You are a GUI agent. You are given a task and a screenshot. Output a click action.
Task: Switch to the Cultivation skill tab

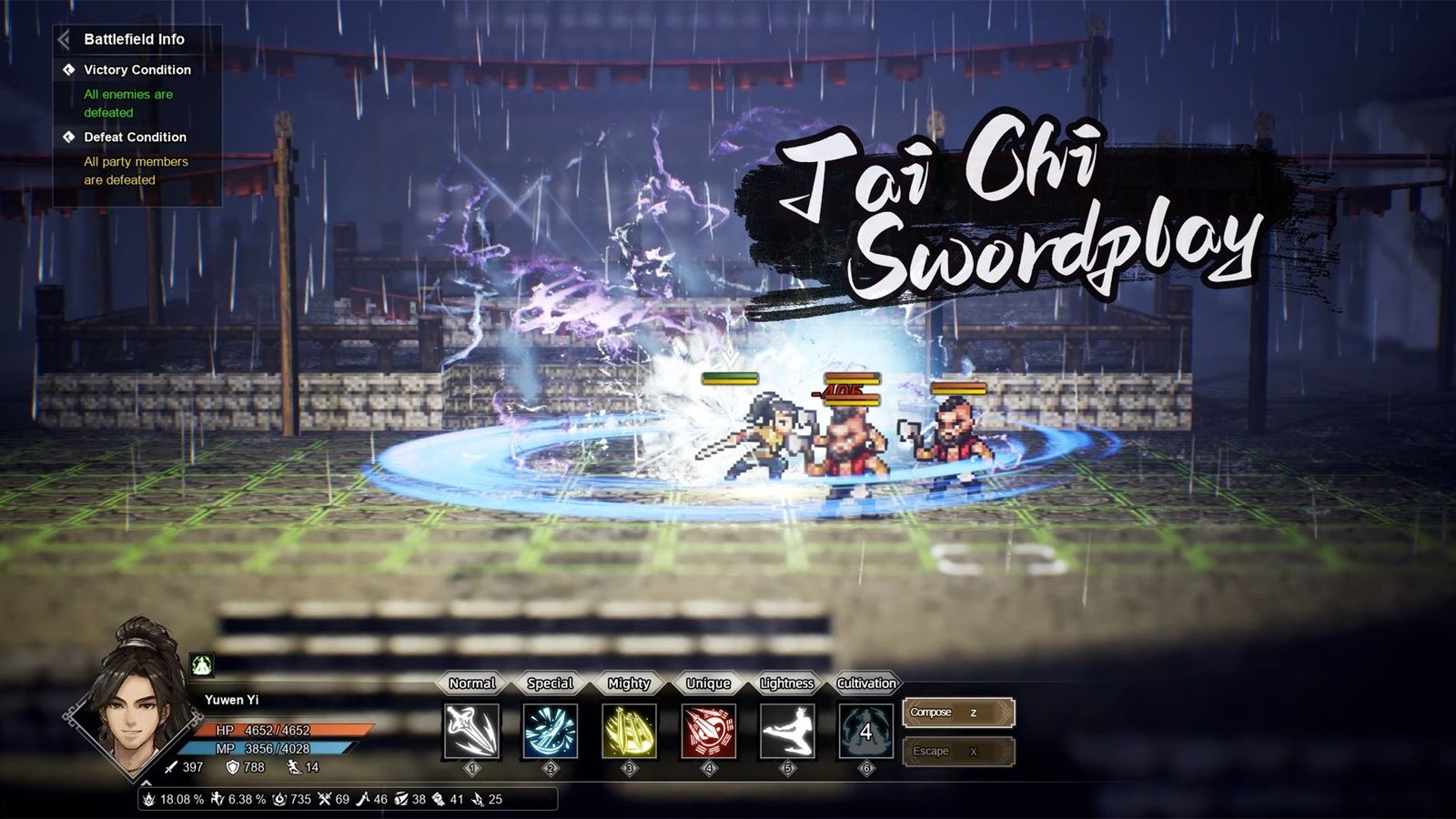tap(864, 682)
